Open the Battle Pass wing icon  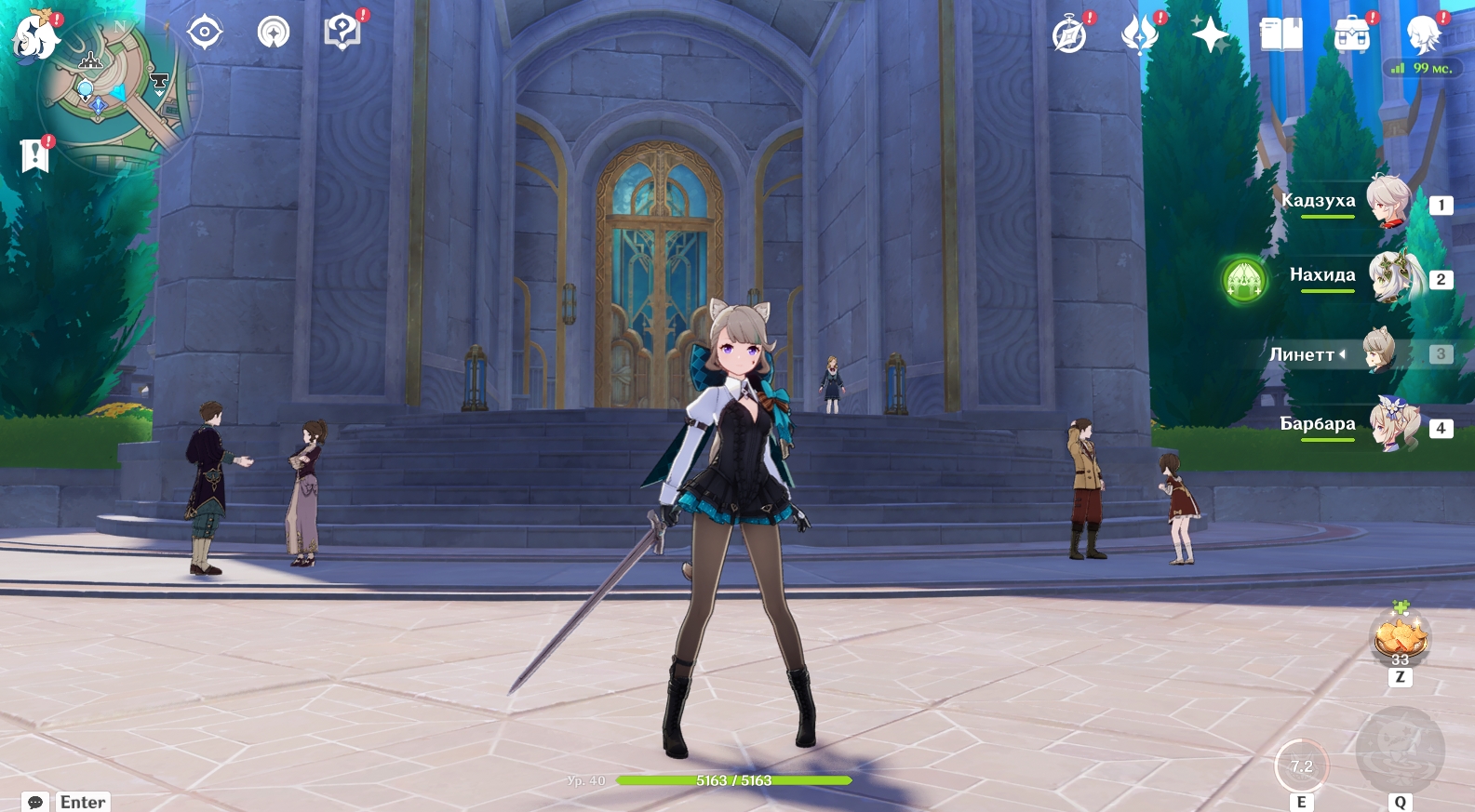point(1139,36)
